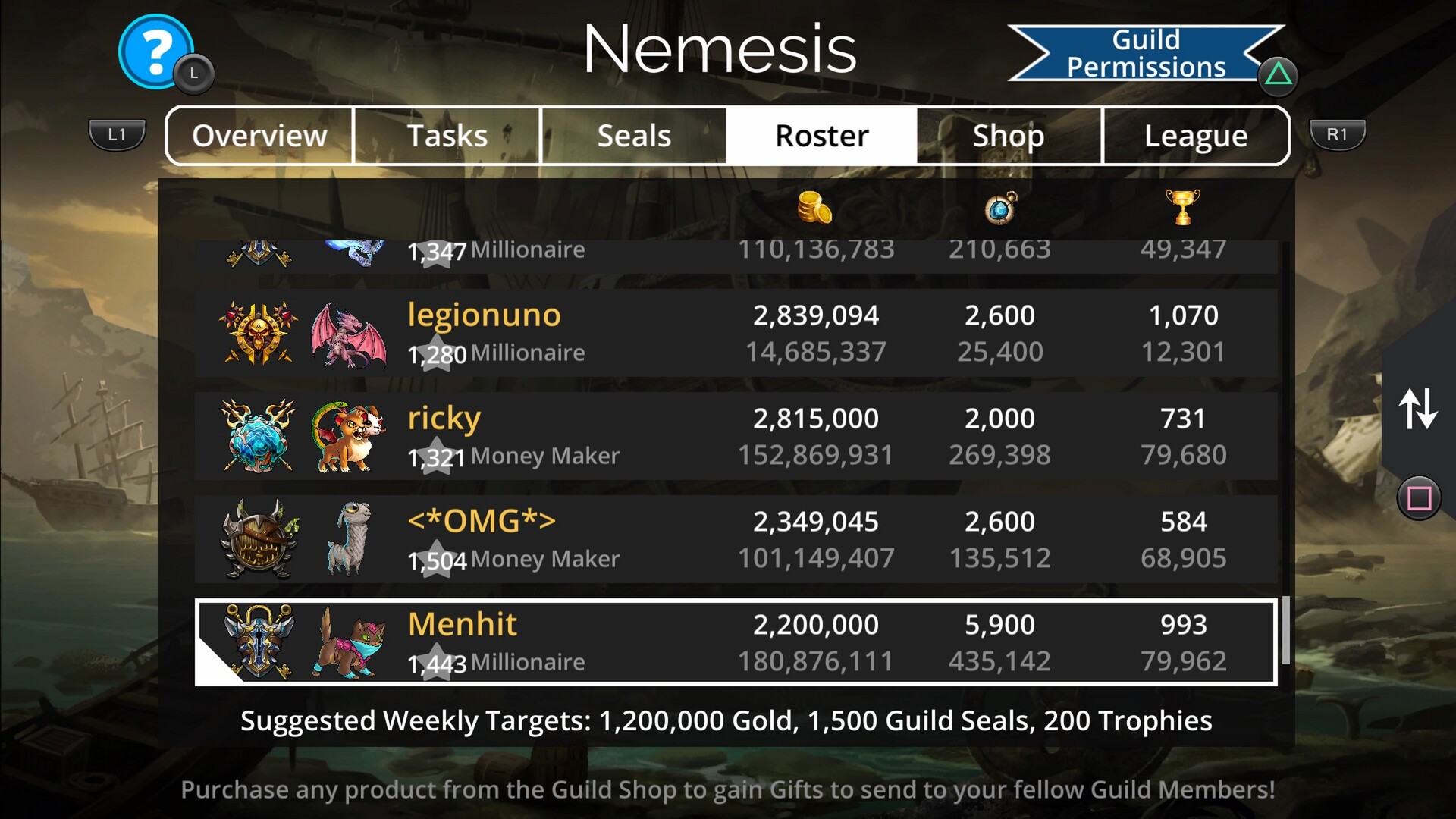Click the roster list scrollbar
This screenshot has width=1456, height=819.
tap(1285, 629)
